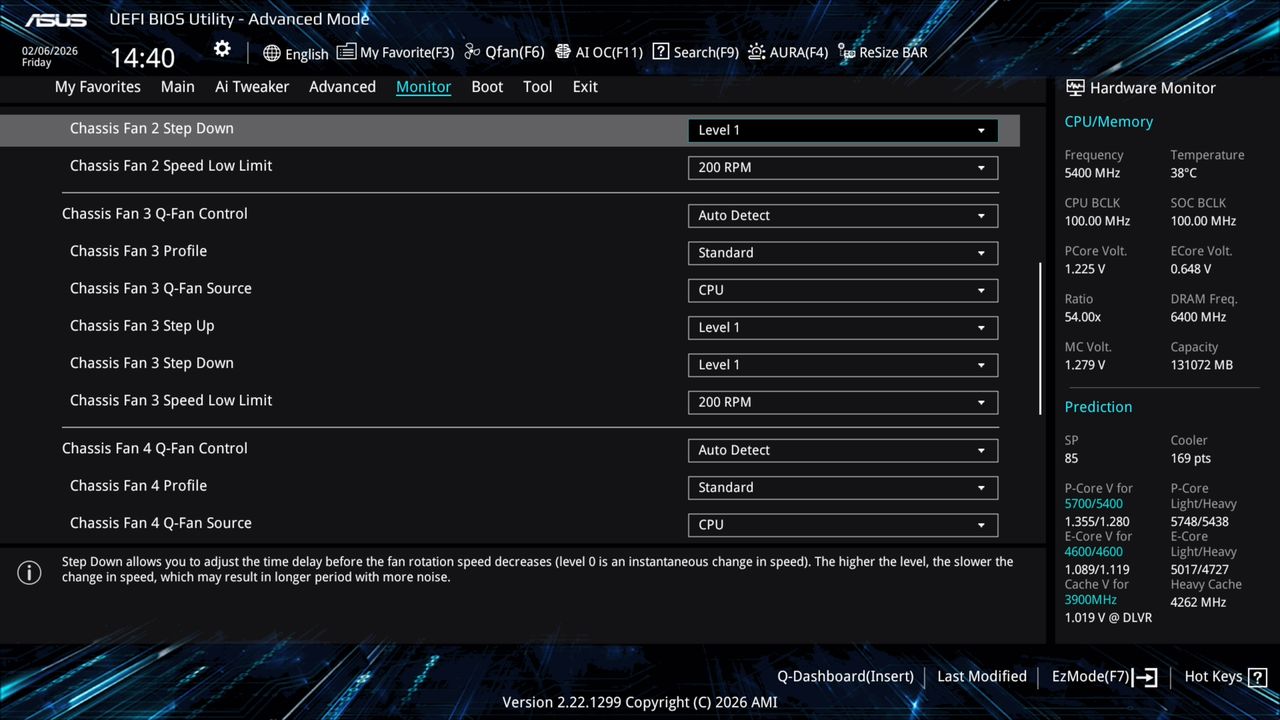Switch to the Ai Tweaker tab
This screenshot has width=1280, height=720.
pyautogui.click(x=252, y=87)
